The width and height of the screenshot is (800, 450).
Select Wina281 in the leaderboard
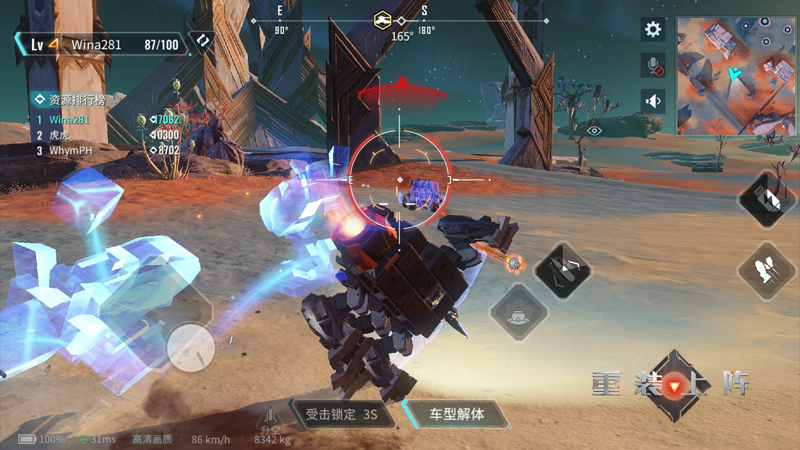(x=70, y=120)
